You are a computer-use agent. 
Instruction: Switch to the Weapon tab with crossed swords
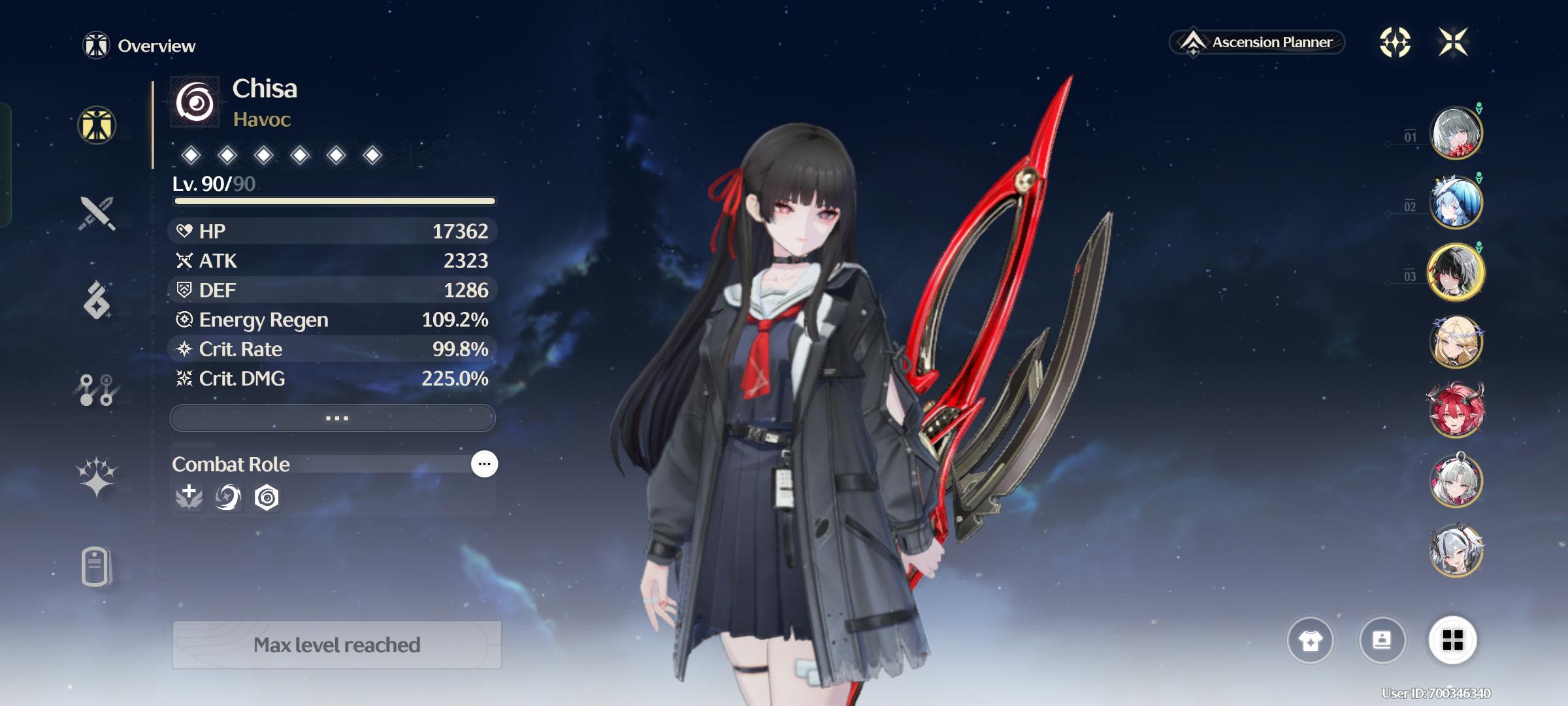97,213
